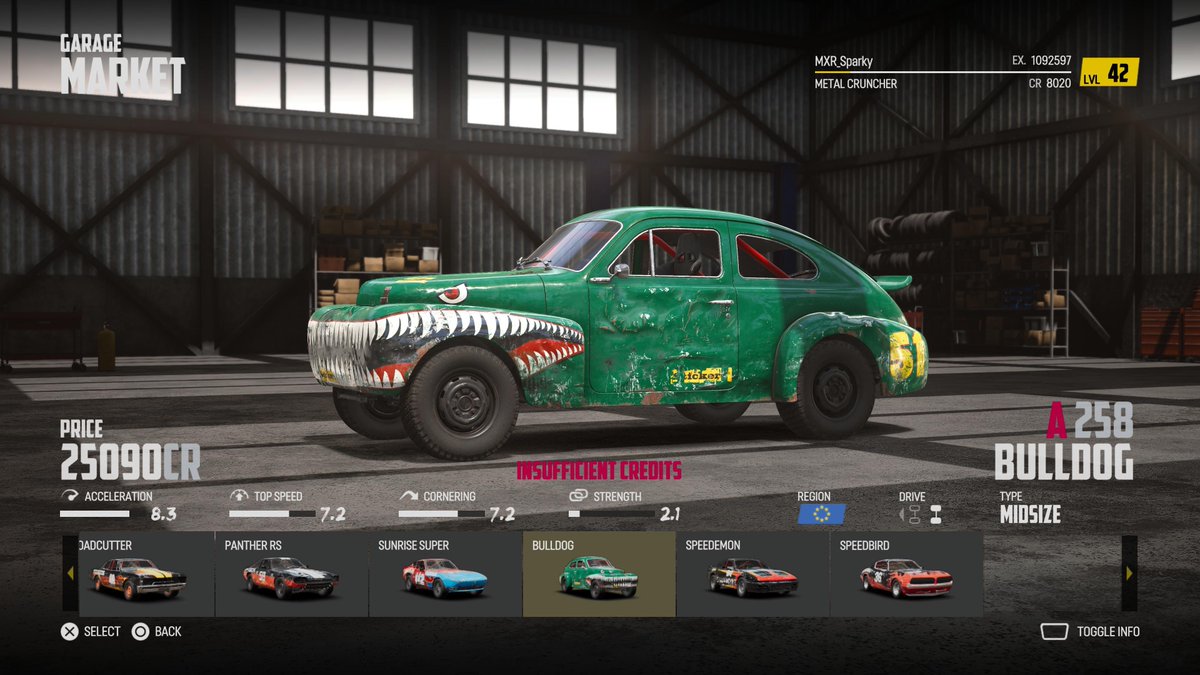
Task: Advance car list with the right arrow
Action: pos(1129,573)
